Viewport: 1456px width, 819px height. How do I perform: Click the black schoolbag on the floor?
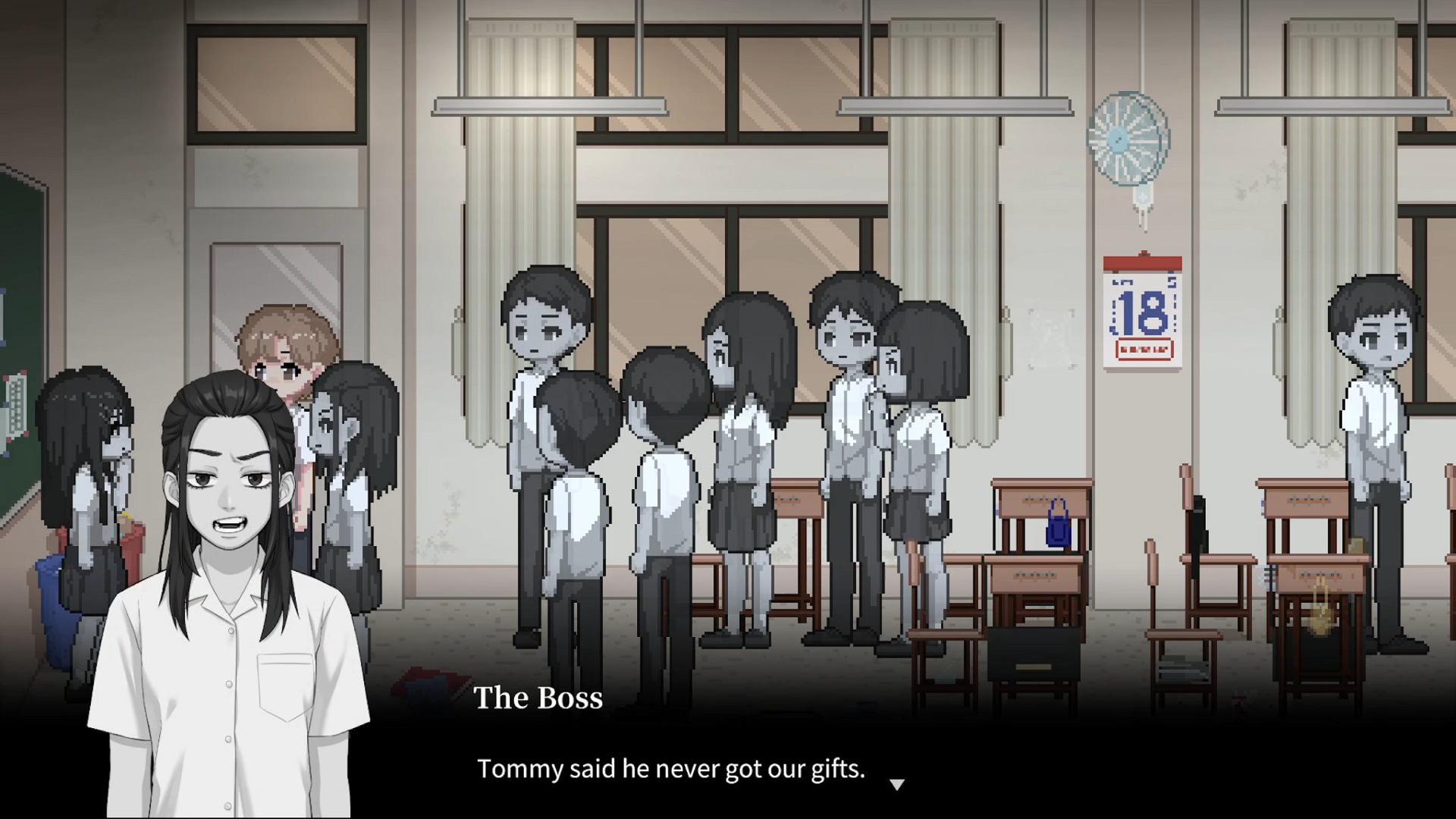coord(1034,653)
